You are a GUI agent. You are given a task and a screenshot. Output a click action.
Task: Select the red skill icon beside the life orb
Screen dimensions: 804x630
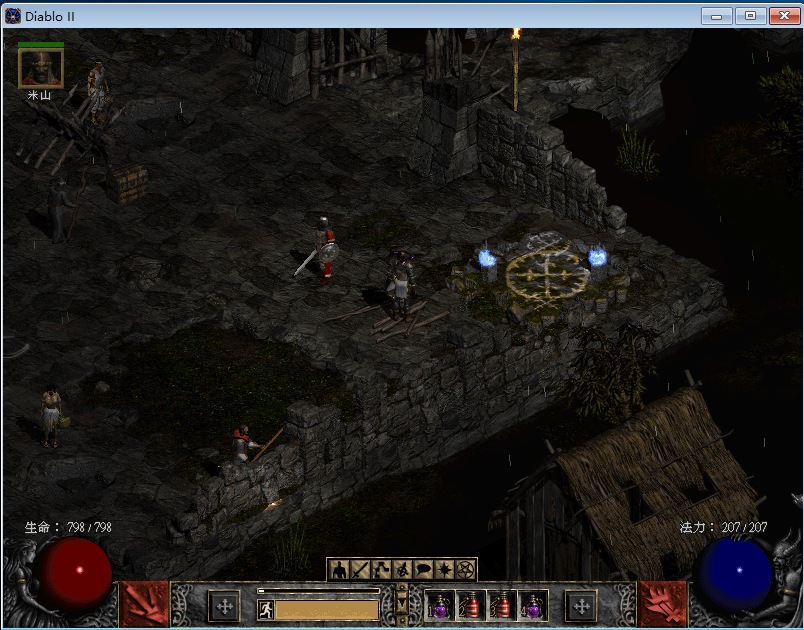144,604
